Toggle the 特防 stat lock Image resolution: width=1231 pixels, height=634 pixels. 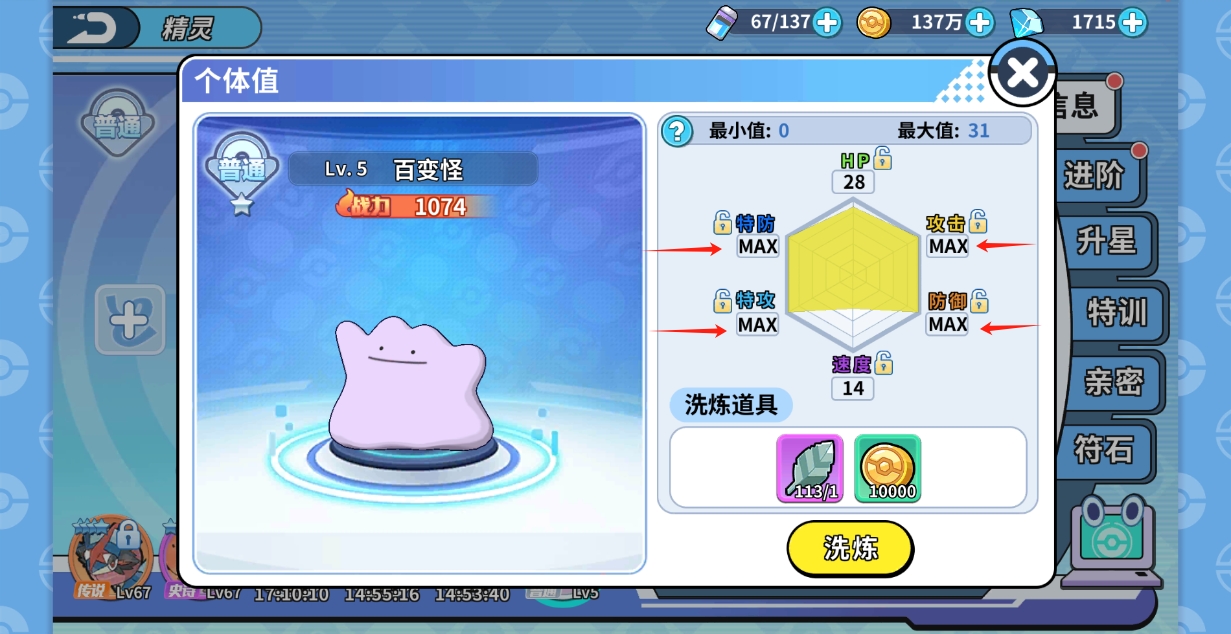(722, 222)
